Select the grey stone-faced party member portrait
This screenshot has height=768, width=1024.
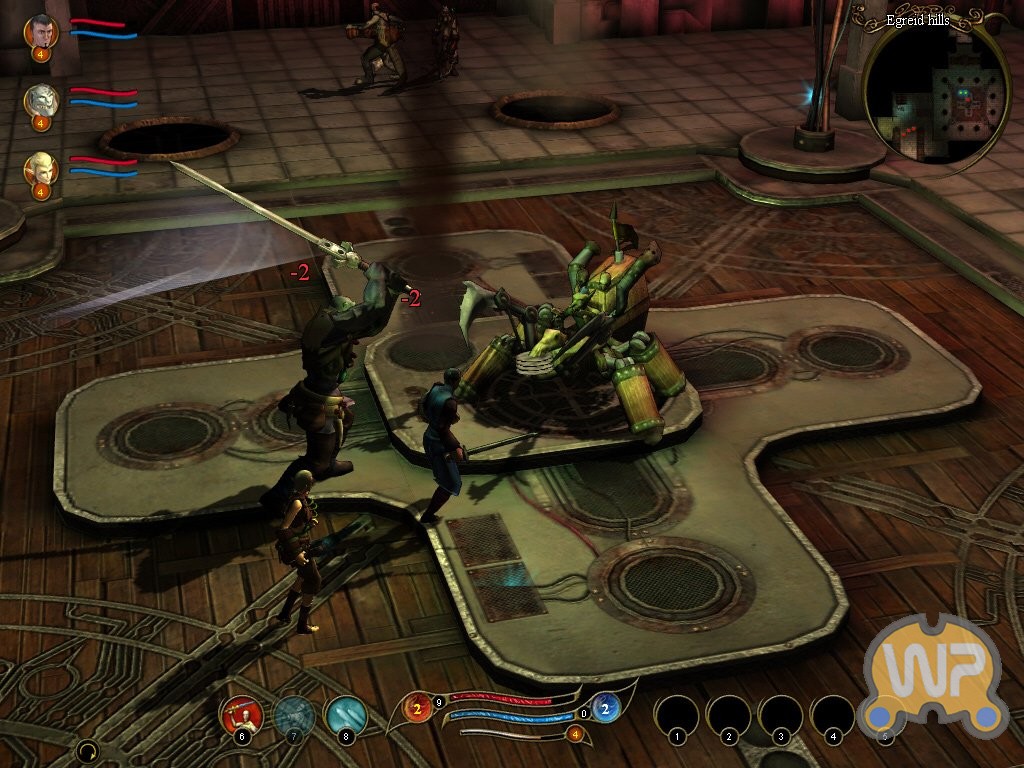[41, 99]
